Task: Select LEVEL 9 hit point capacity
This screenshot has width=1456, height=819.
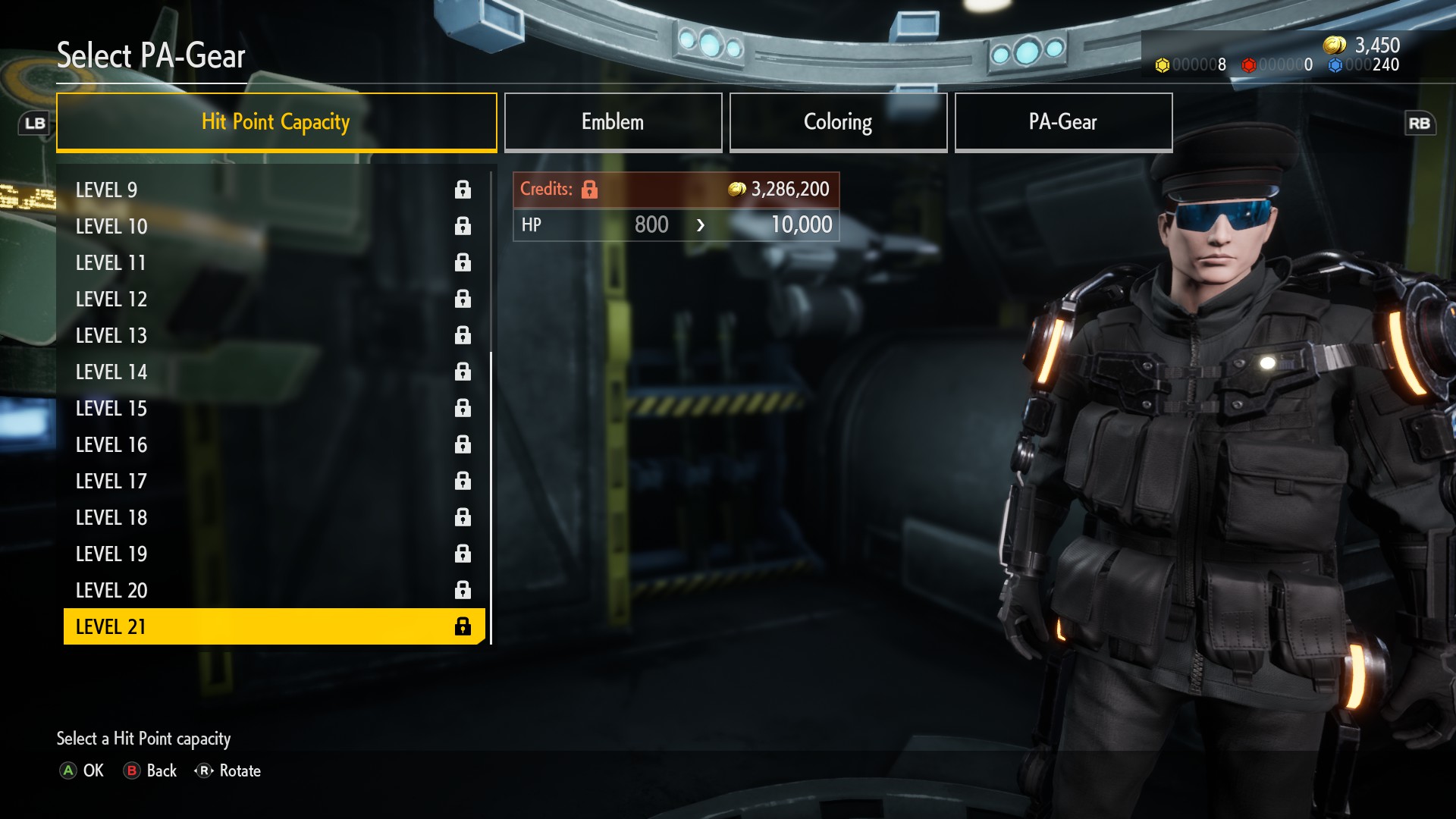Action: (273, 190)
